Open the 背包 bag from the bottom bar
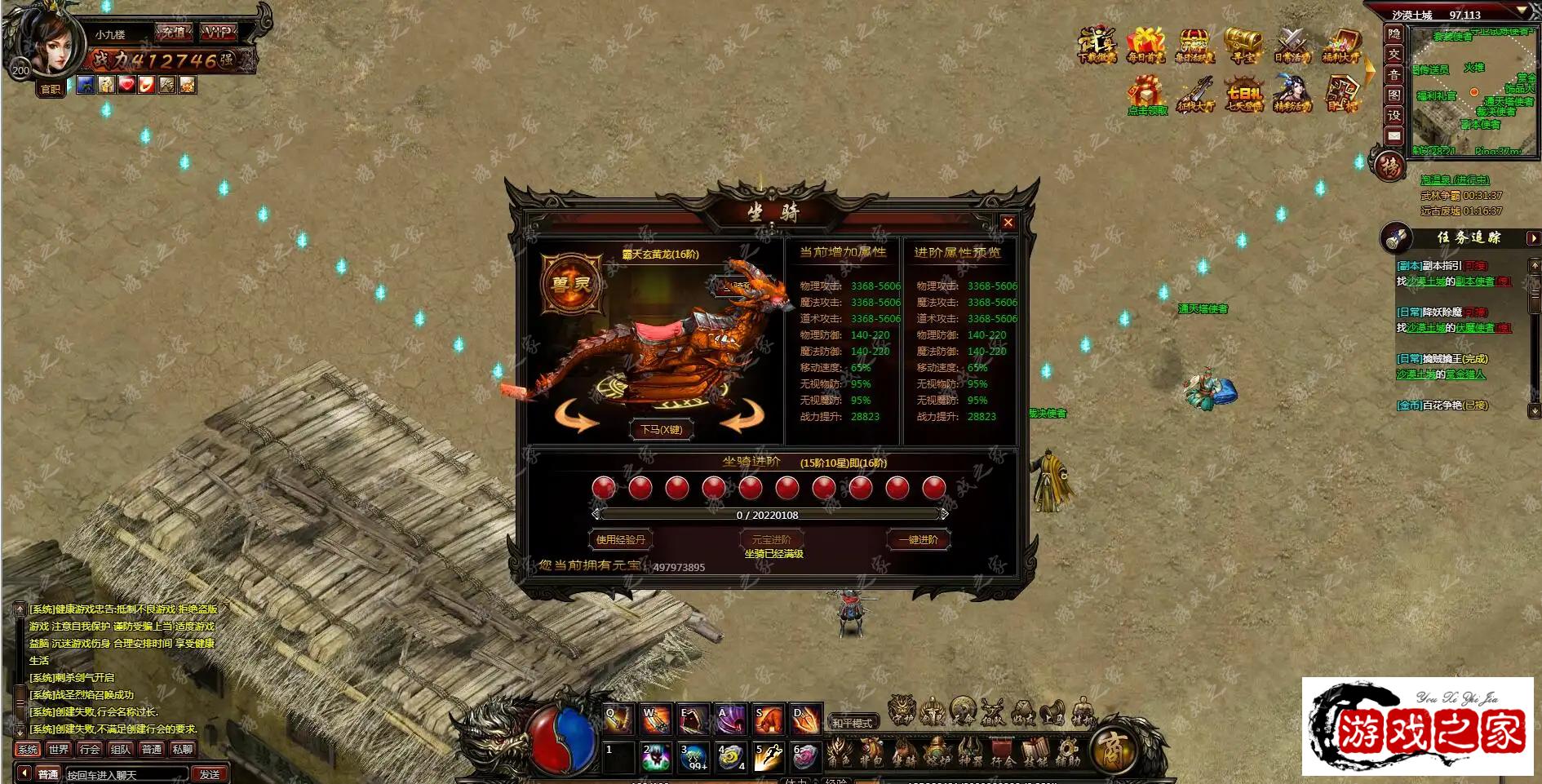Screen dimensions: 1542x784 coord(871,751)
